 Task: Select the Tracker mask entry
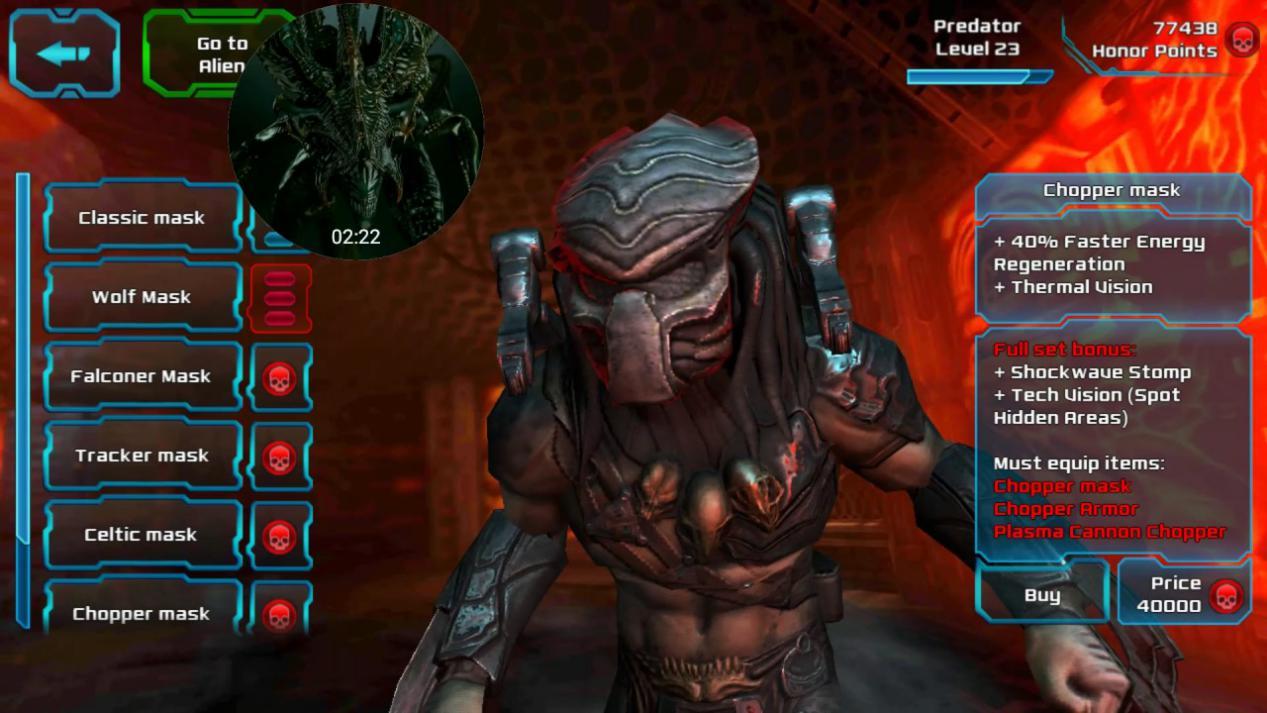[142, 456]
